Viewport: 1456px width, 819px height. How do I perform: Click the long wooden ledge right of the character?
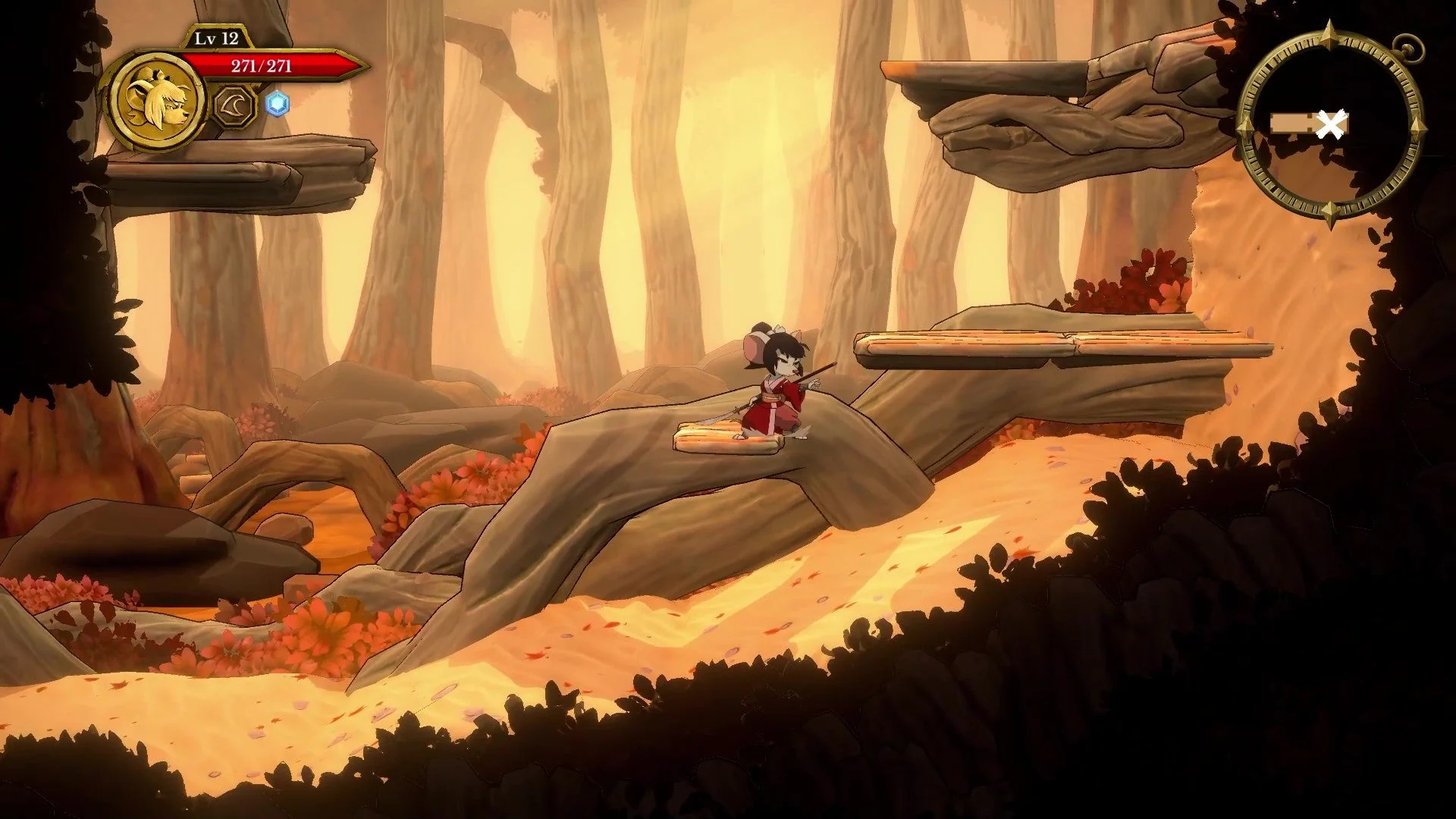[1062, 345]
